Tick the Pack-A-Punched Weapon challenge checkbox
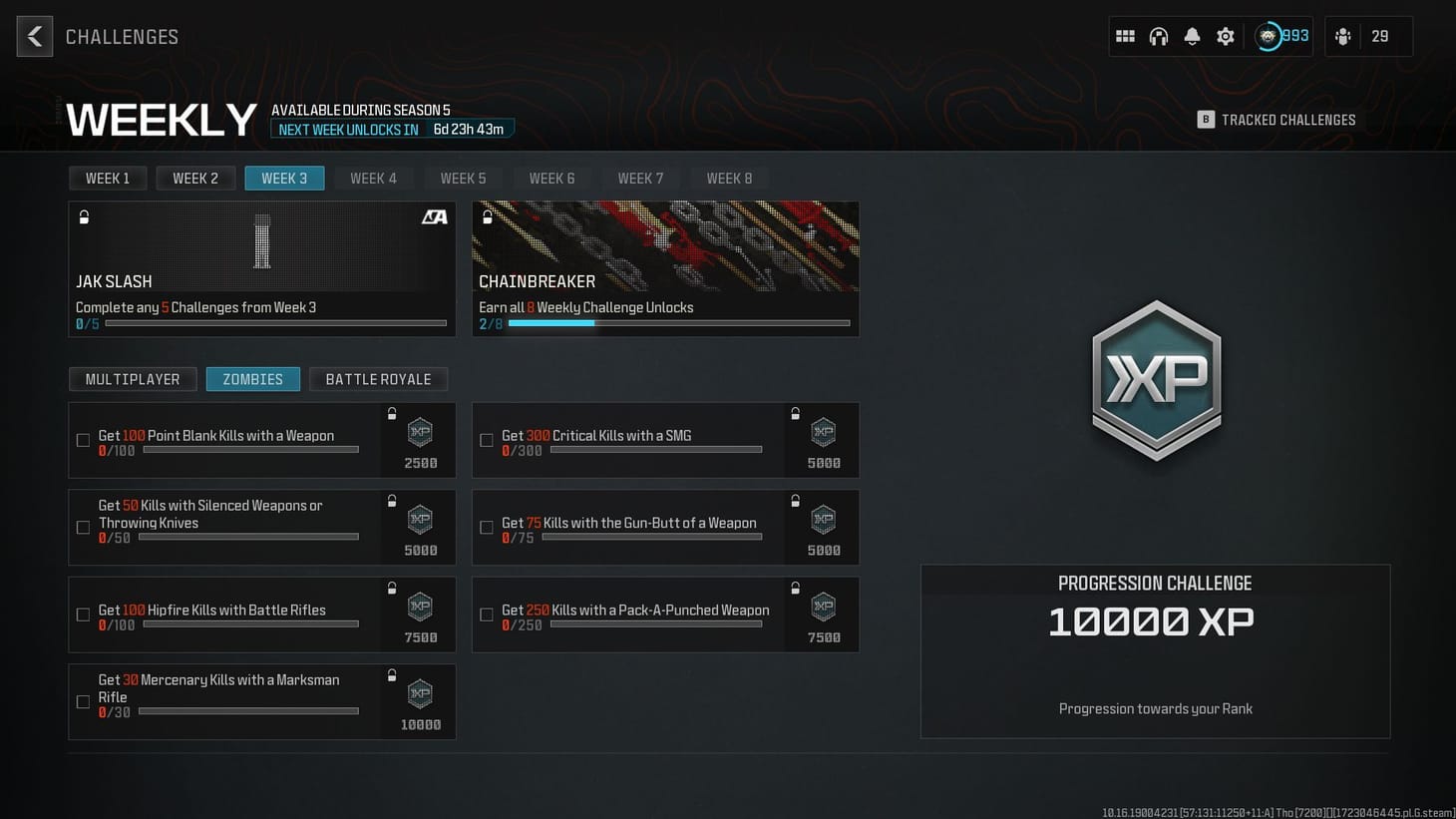The height and width of the screenshot is (819, 1456). click(x=487, y=614)
